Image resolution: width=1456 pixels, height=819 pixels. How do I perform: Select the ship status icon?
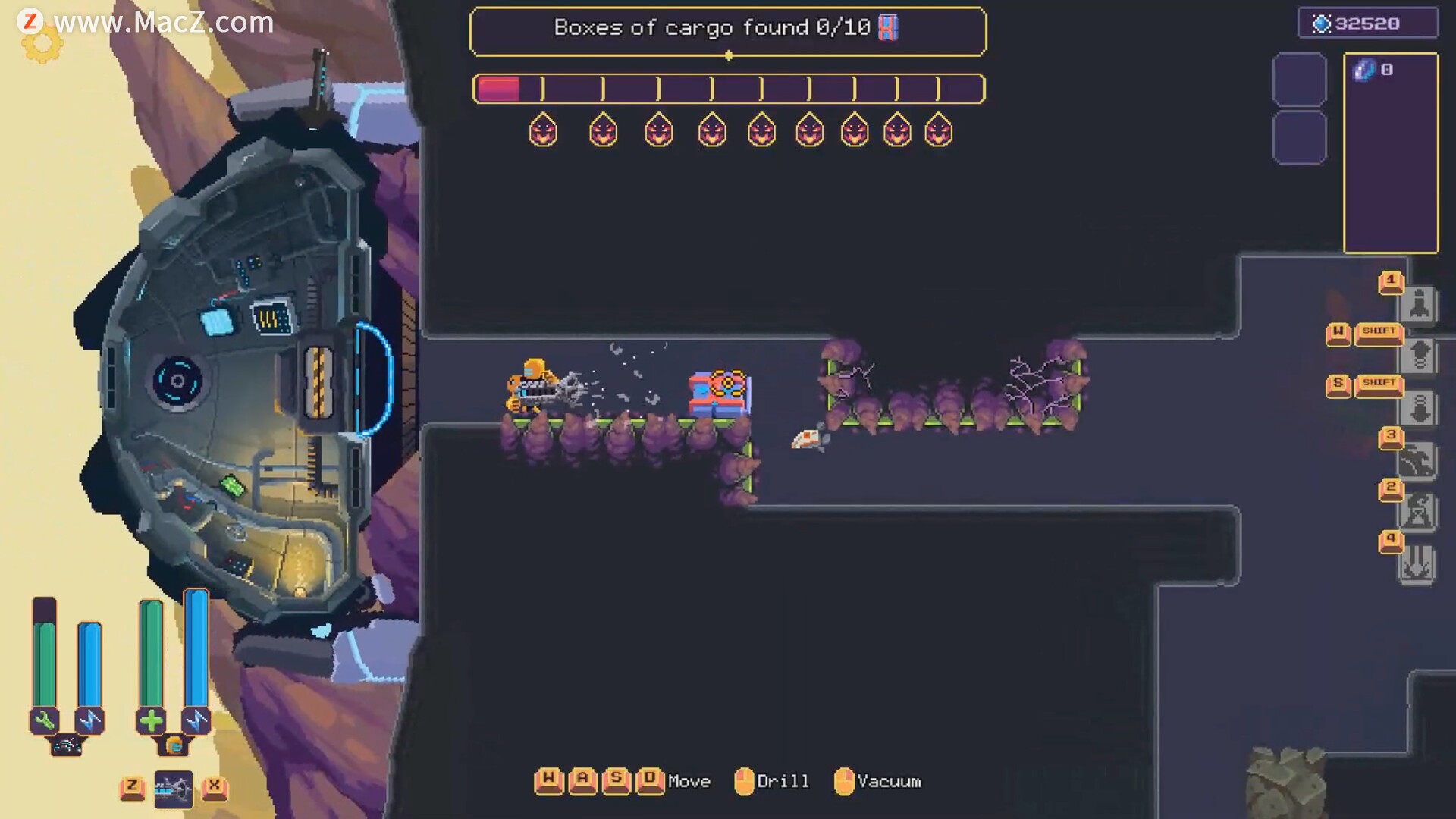pos(66,746)
